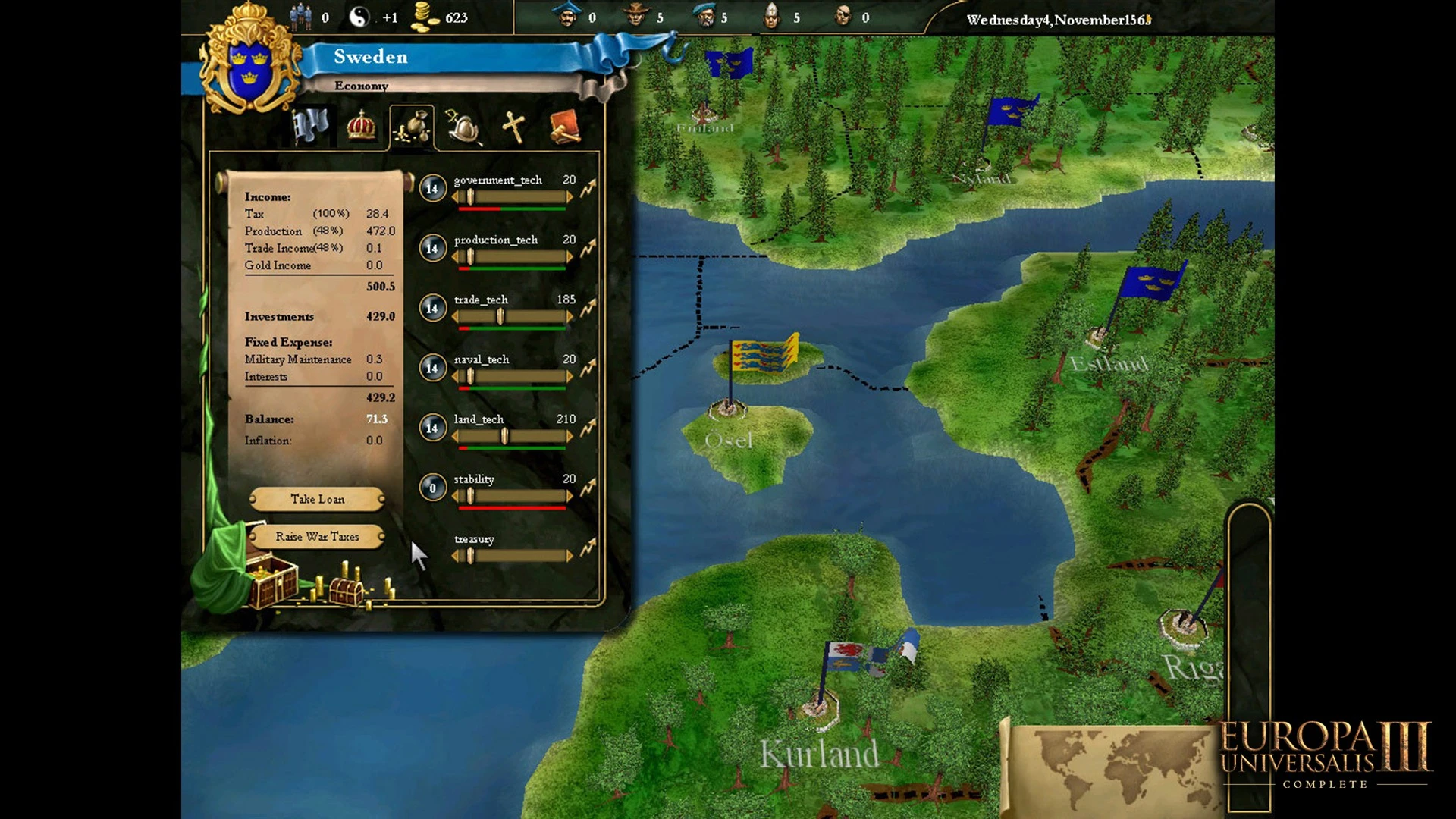Open the red book ledger tab

(x=565, y=127)
